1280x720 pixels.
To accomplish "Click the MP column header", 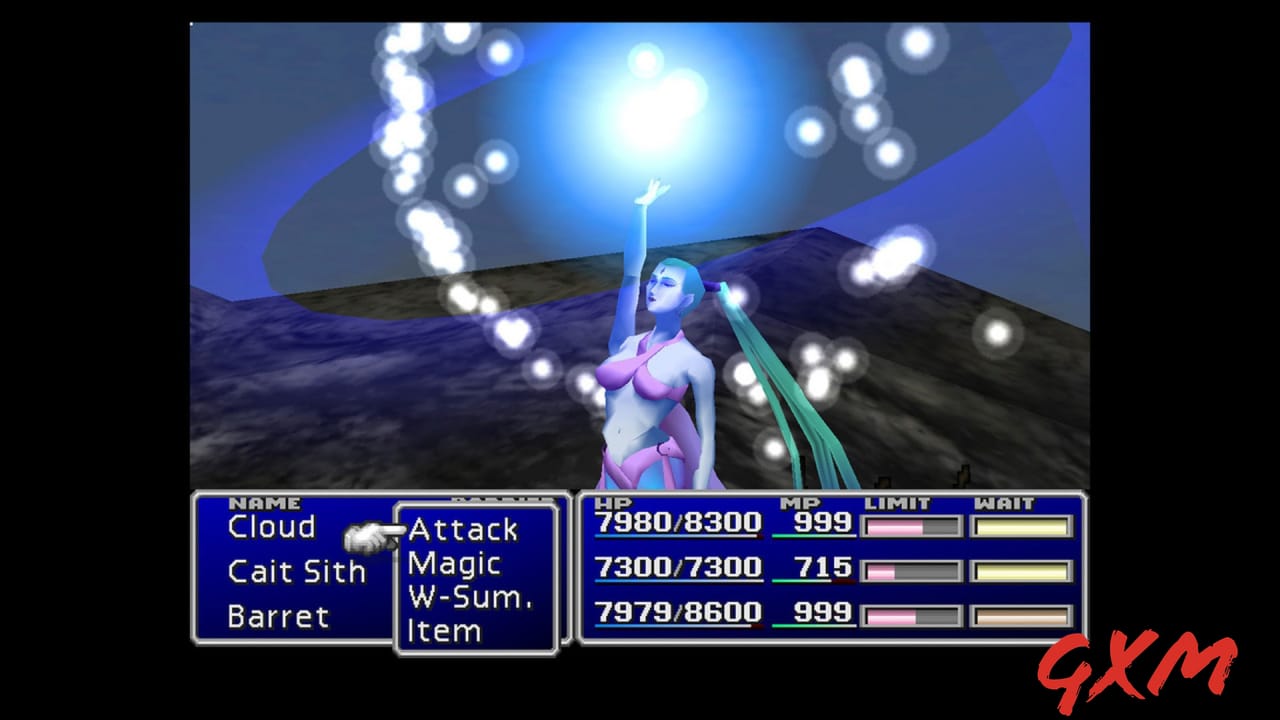I will (803, 501).
